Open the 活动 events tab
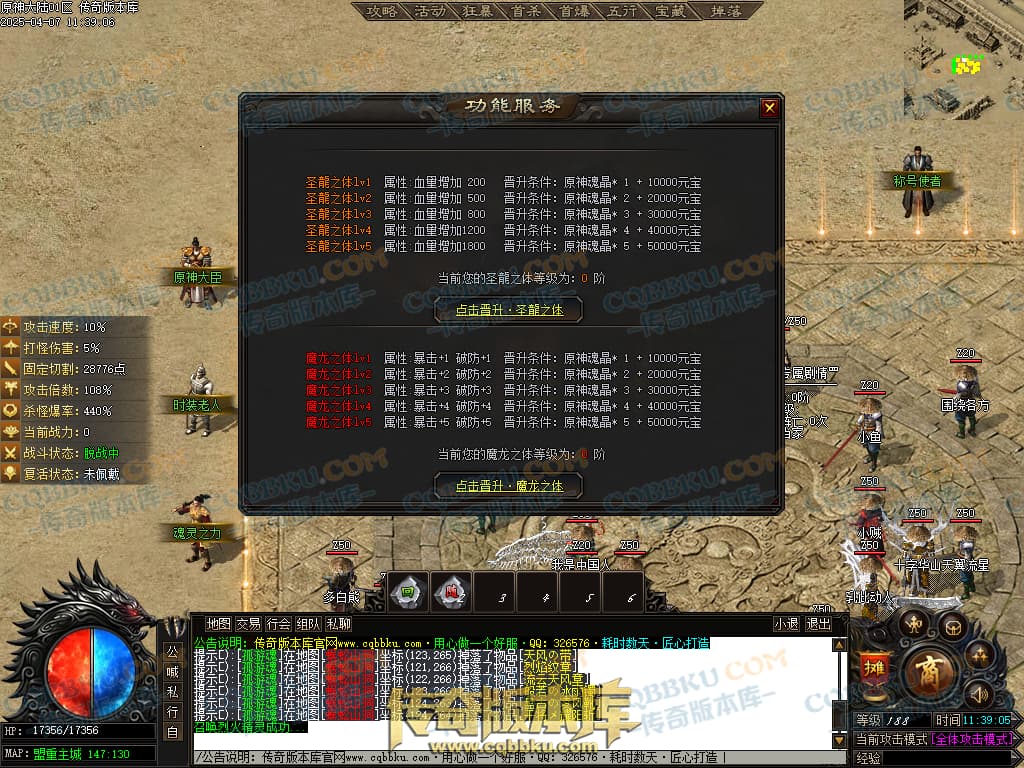Screen dimensions: 1024x768 tap(430, 12)
